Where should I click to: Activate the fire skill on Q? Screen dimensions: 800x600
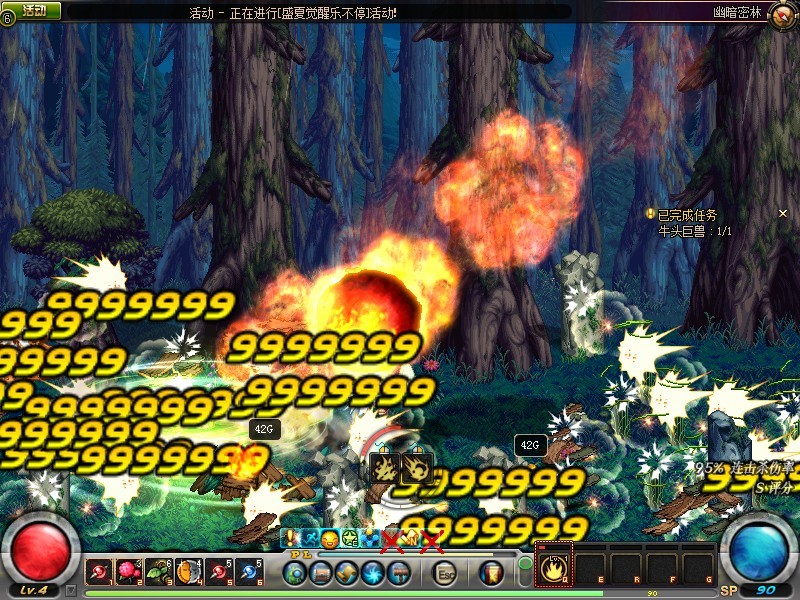(554, 570)
